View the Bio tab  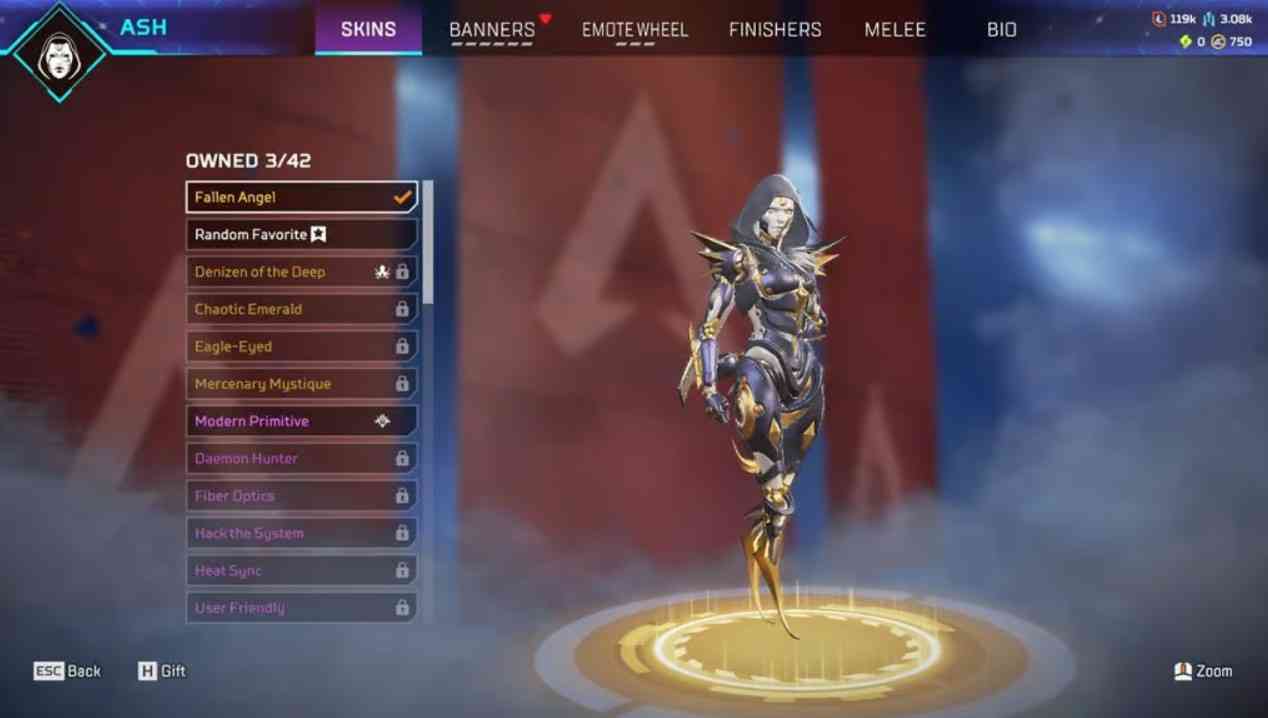tap(1001, 30)
